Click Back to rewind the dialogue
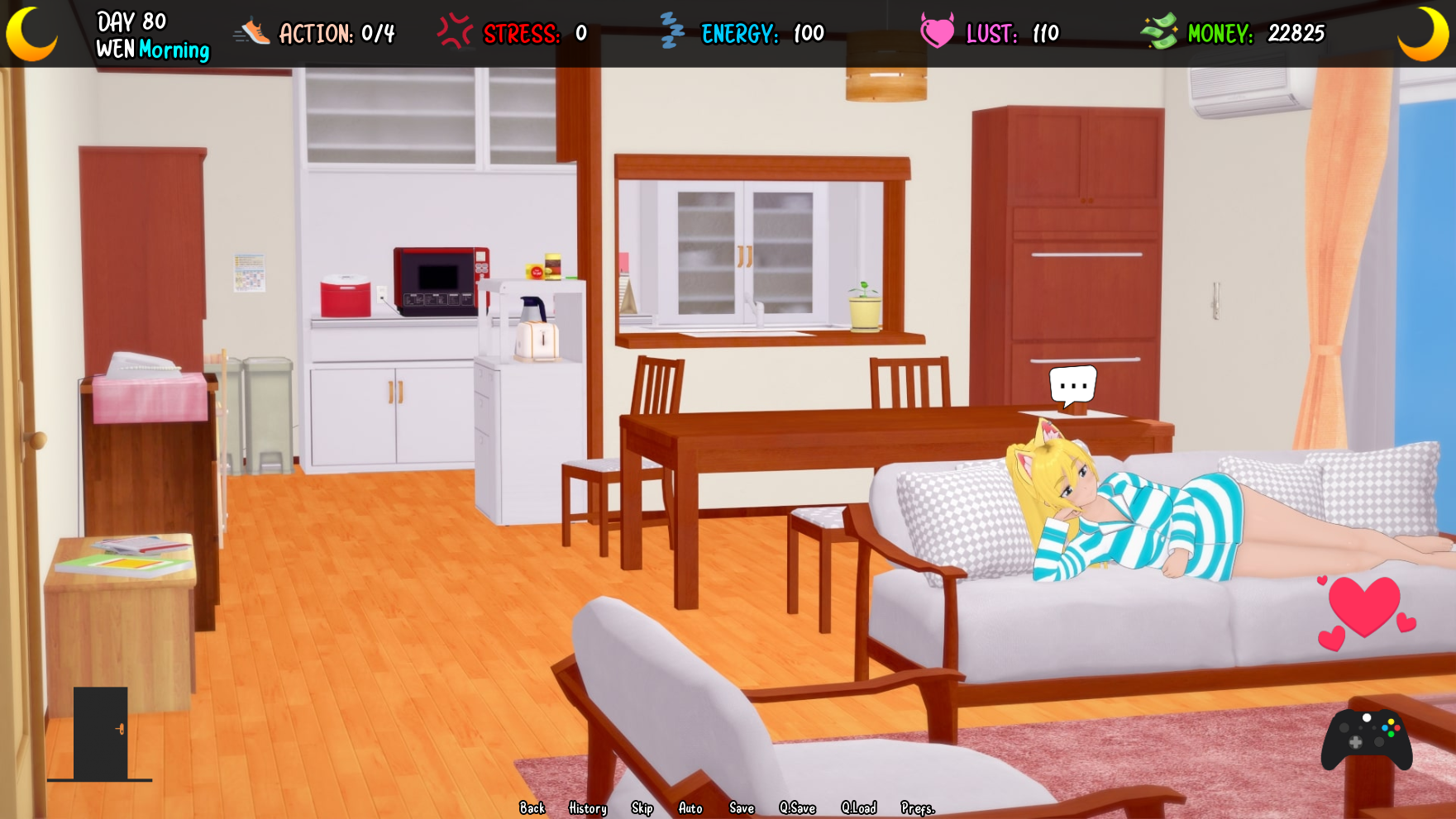This screenshot has width=1456, height=819. (532, 808)
